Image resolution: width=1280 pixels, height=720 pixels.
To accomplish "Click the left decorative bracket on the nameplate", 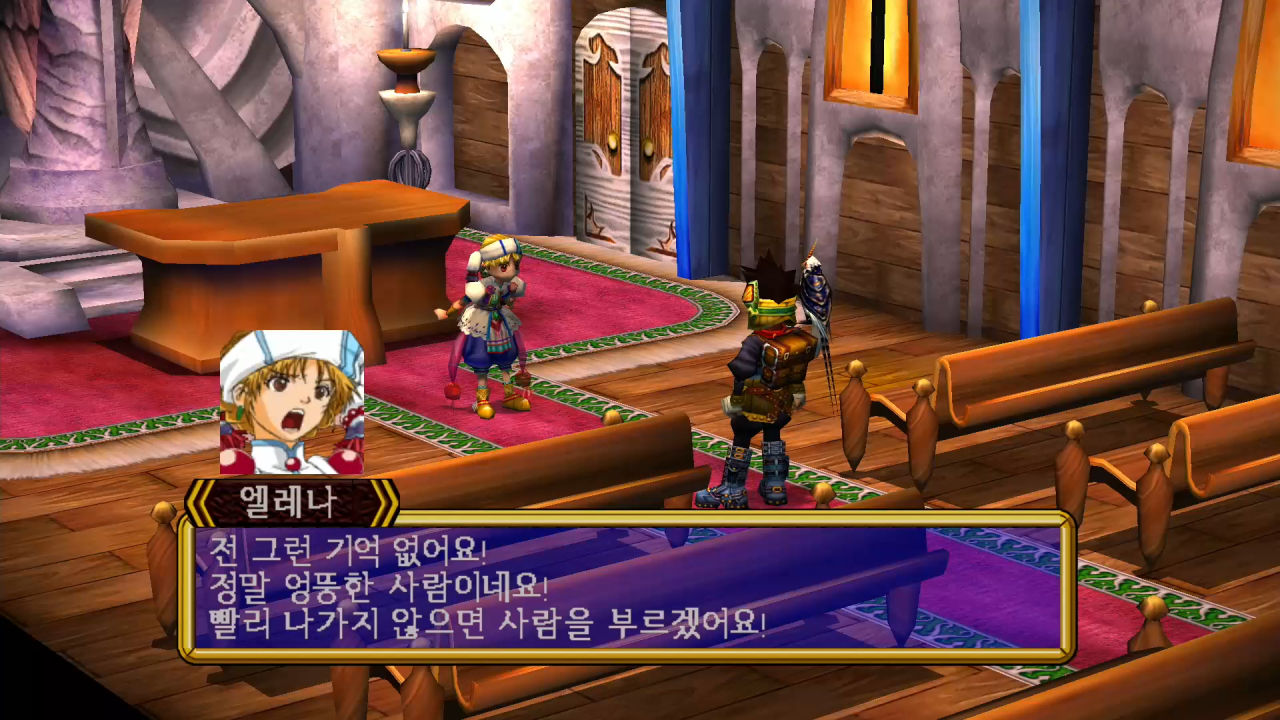I will [204, 498].
